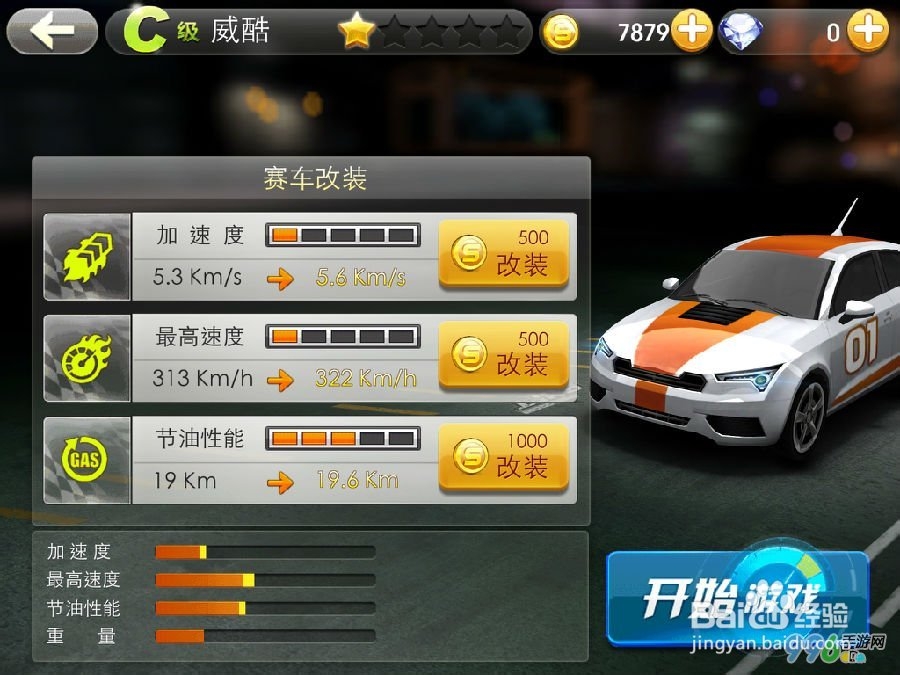900x675 pixels.
Task: Select the acceleration rocket icon
Action: point(87,257)
